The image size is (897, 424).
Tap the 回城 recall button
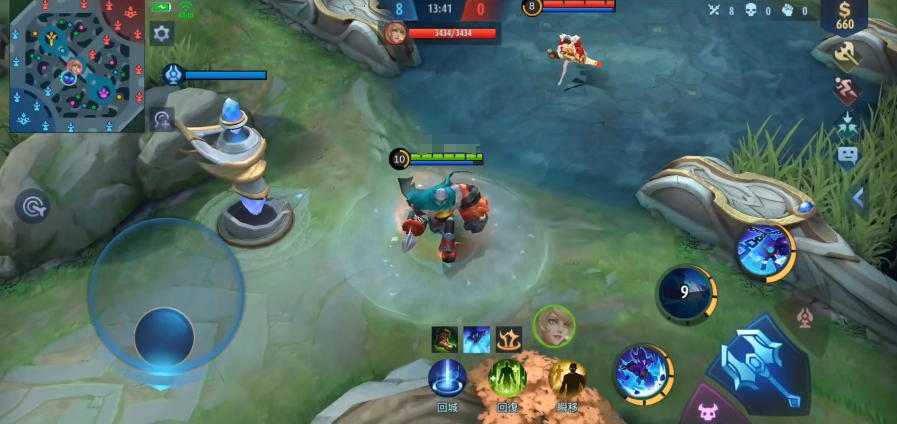[447, 379]
